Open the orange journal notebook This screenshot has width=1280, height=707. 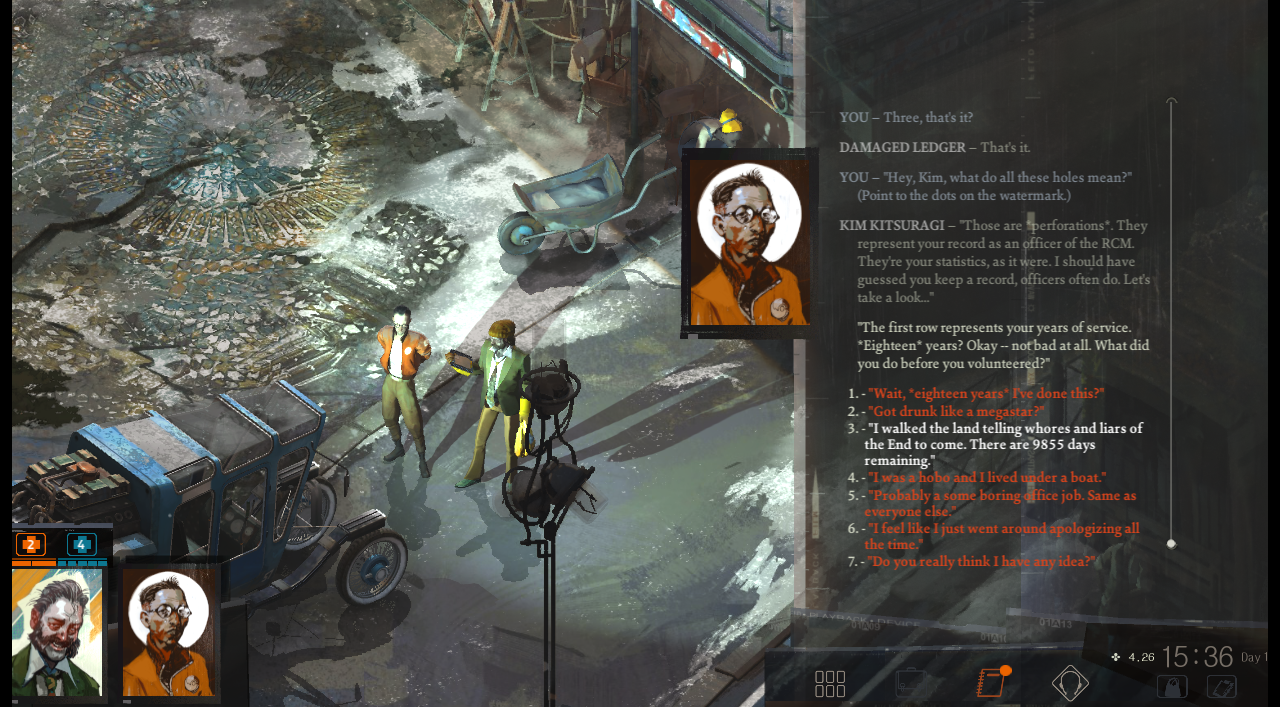coord(989,683)
